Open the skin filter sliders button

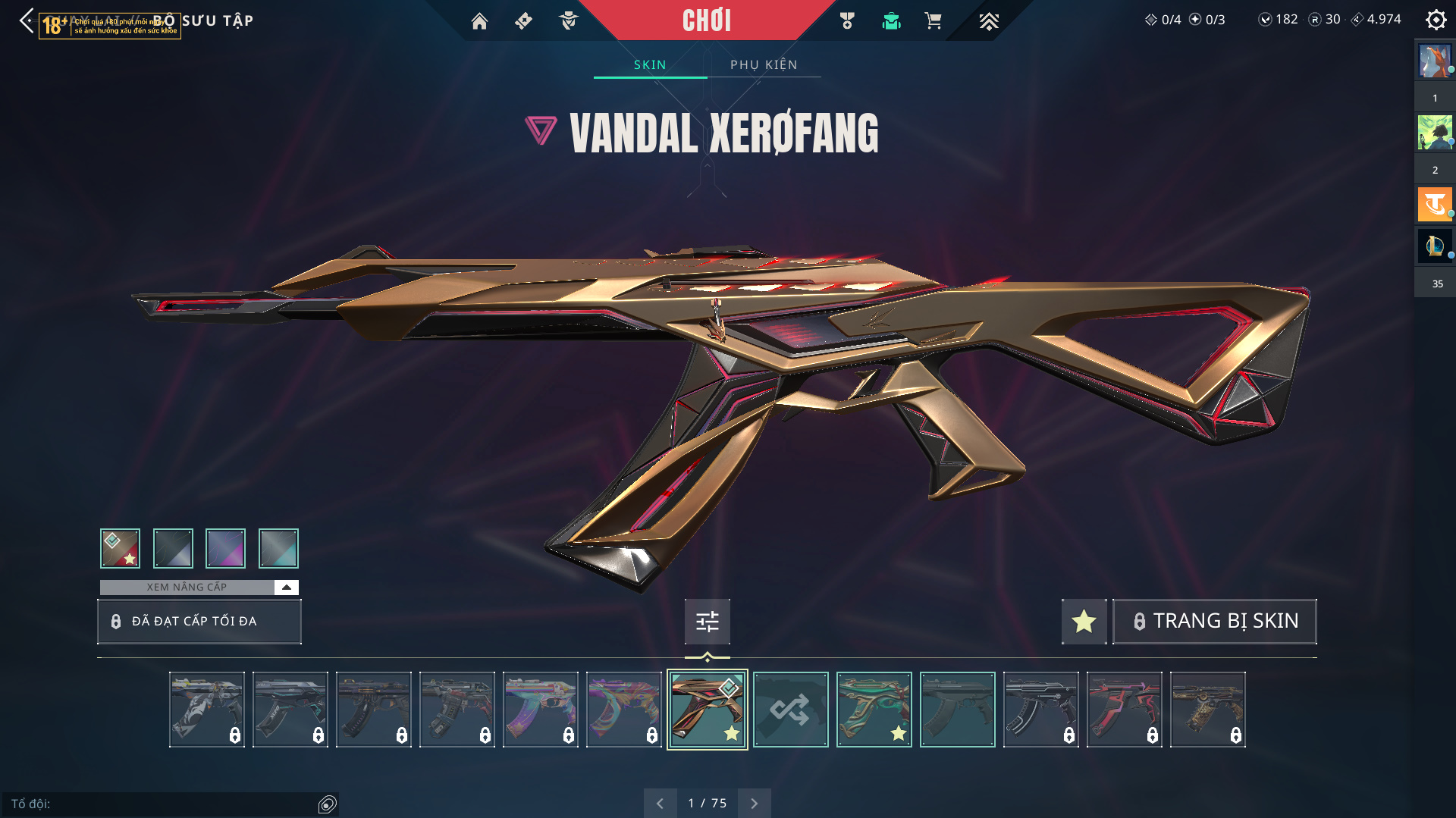pos(707,622)
